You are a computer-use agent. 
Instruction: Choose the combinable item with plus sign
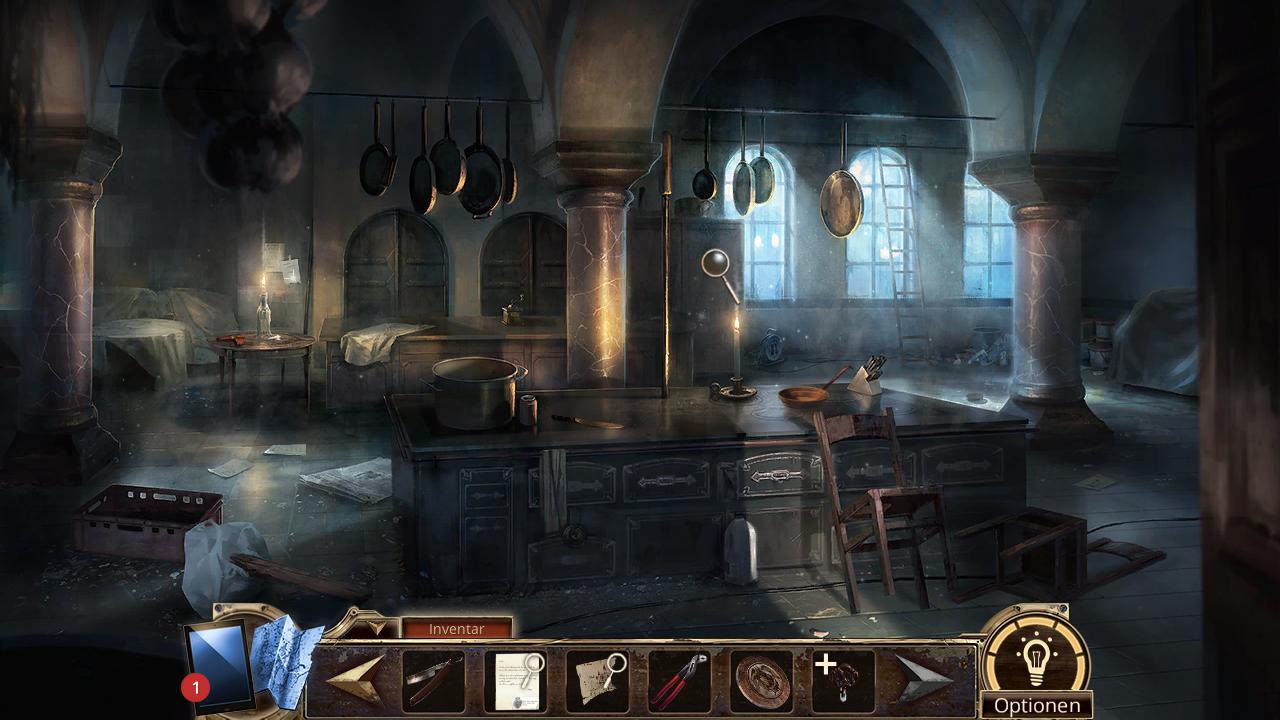pos(843,681)
